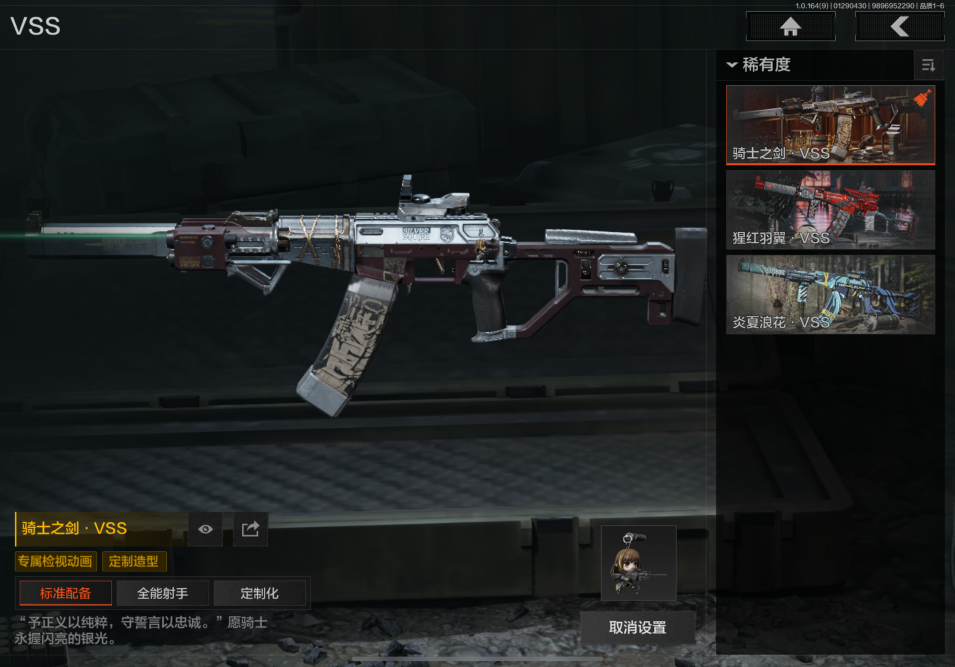The width and height of the screenshot is (955, 667).
Task: Choose the 猩红羽翼 VSS skin
Action: pos(830,209)
